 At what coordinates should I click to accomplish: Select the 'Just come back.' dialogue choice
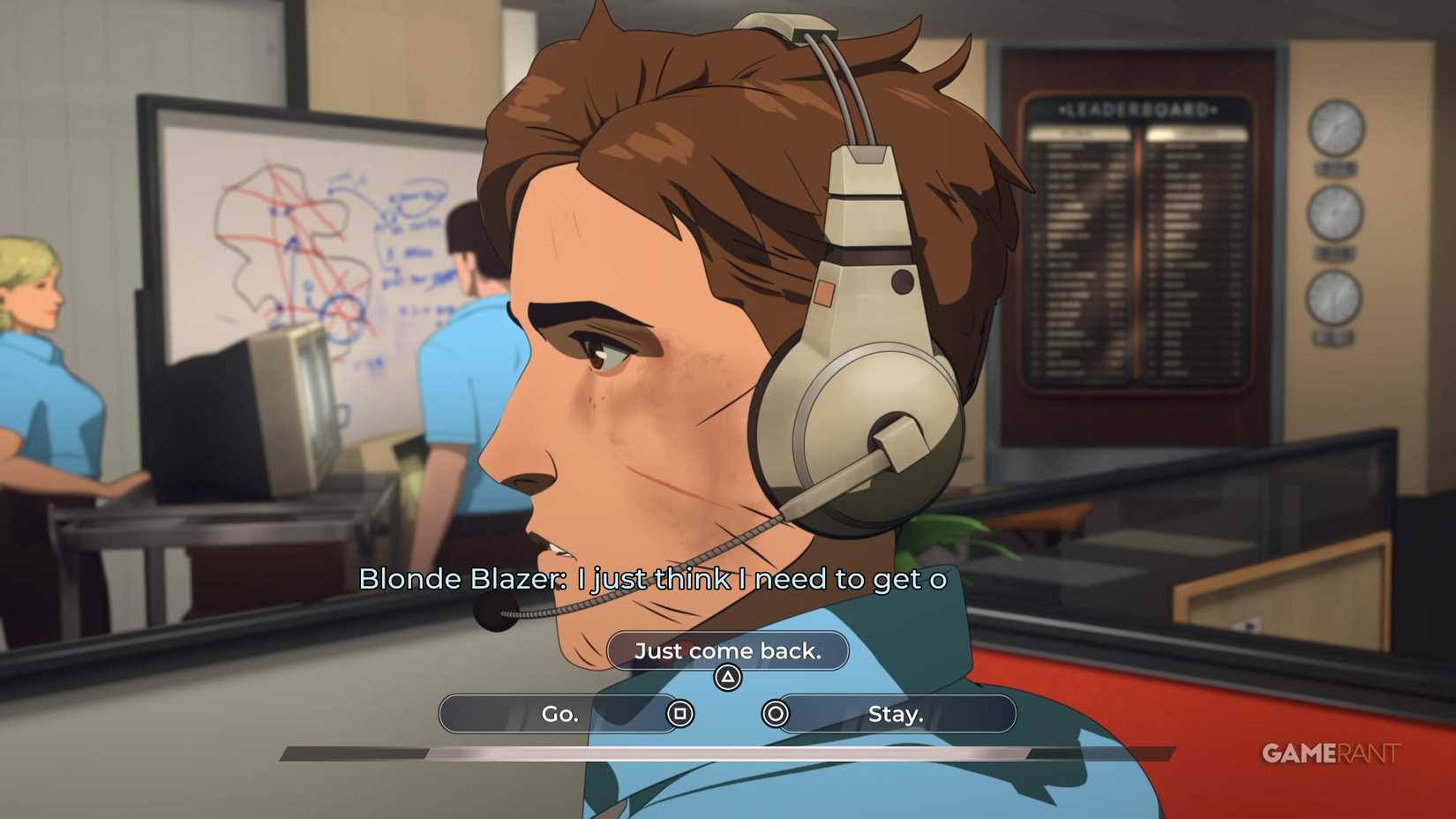[x=727, y=651]
